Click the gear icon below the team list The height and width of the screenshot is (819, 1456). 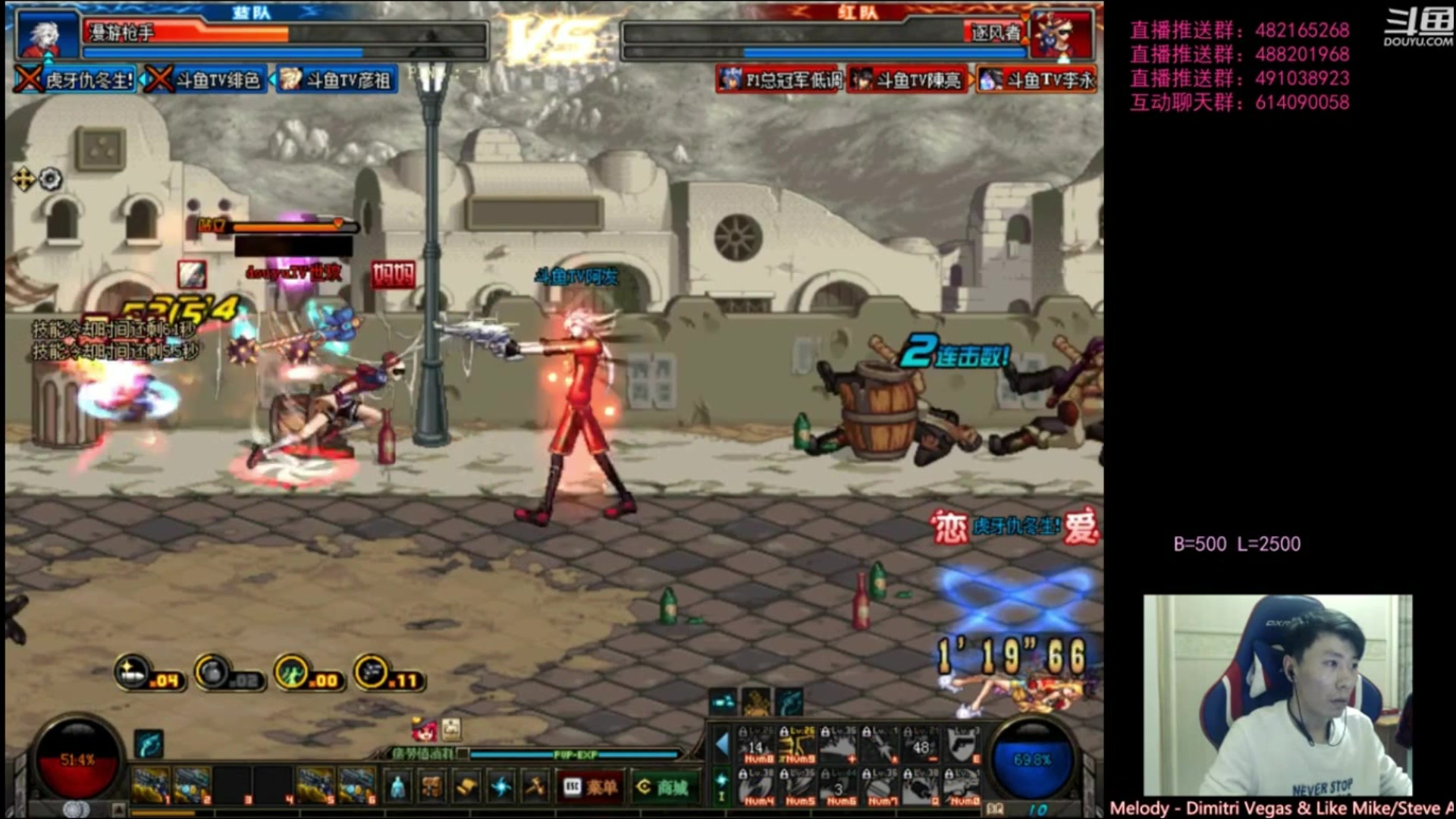[50, 179]
